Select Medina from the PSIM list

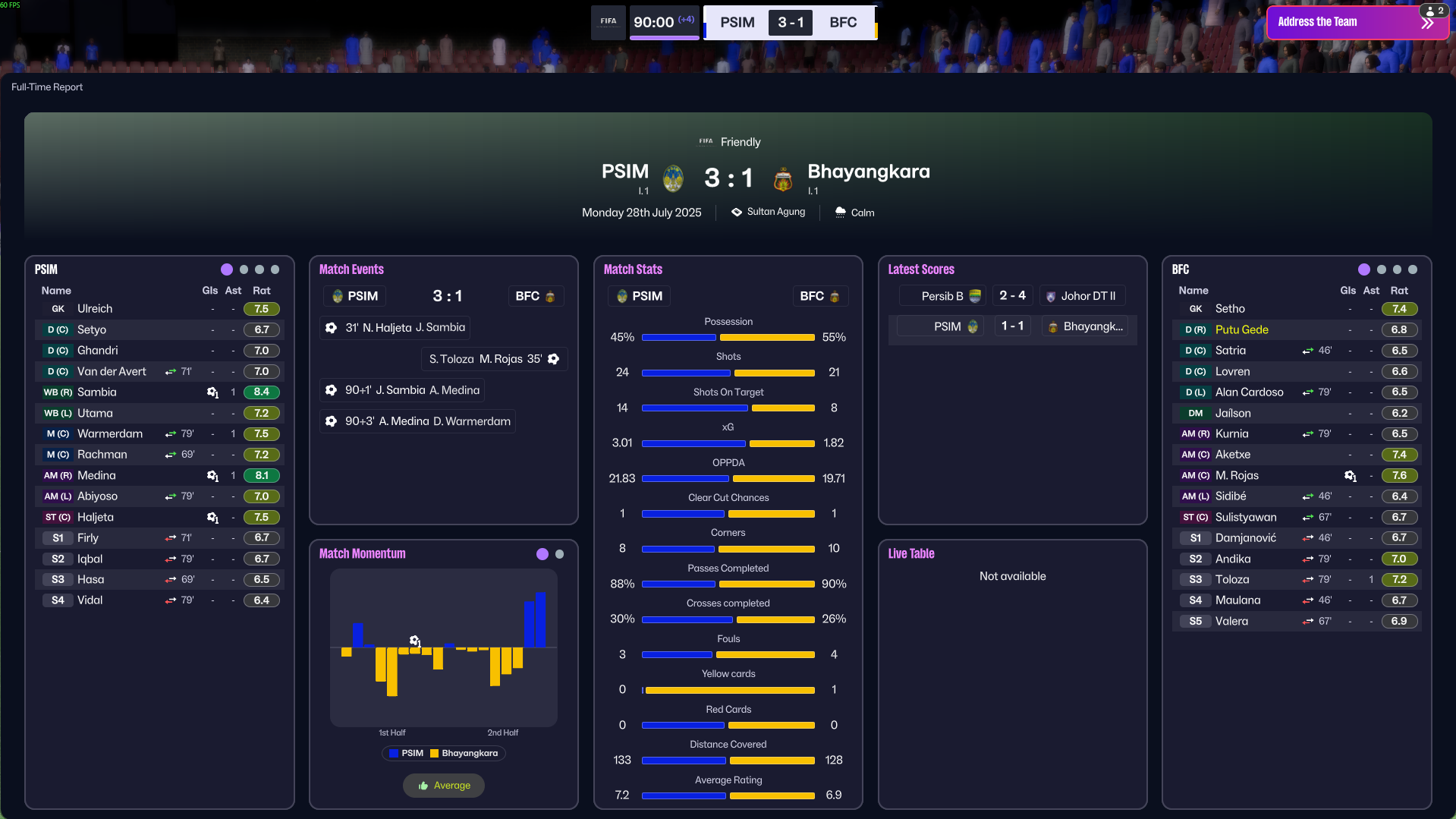coord(97,476)
